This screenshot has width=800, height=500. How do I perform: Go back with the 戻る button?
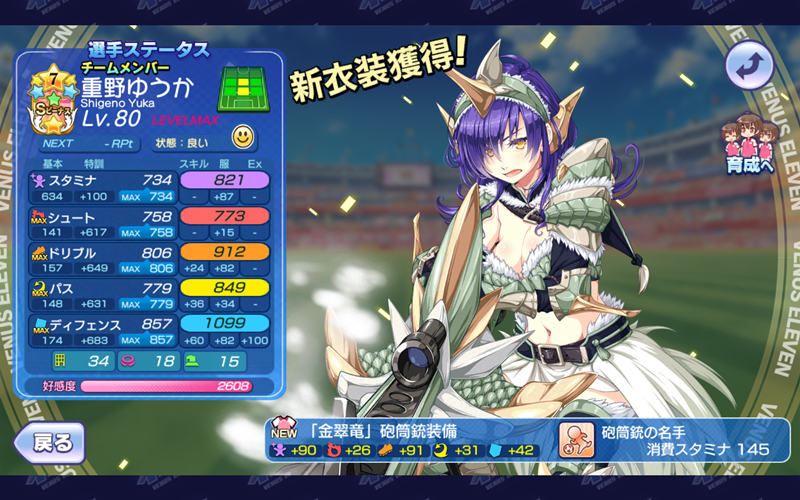click(x=48, y=441)
